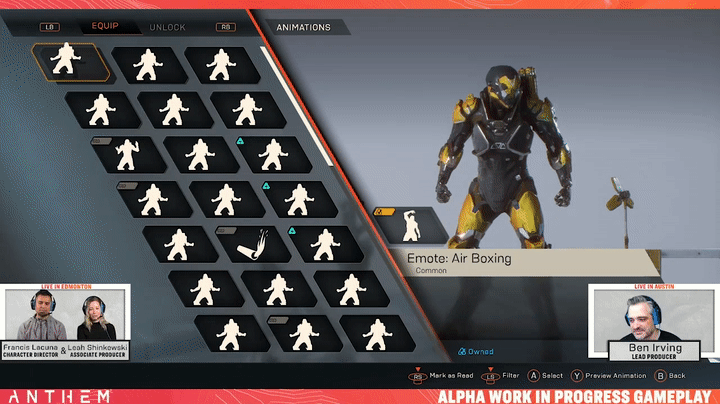Switch to the Unlock tab
This screenshot has width=720, height=404.
(167, 27)
